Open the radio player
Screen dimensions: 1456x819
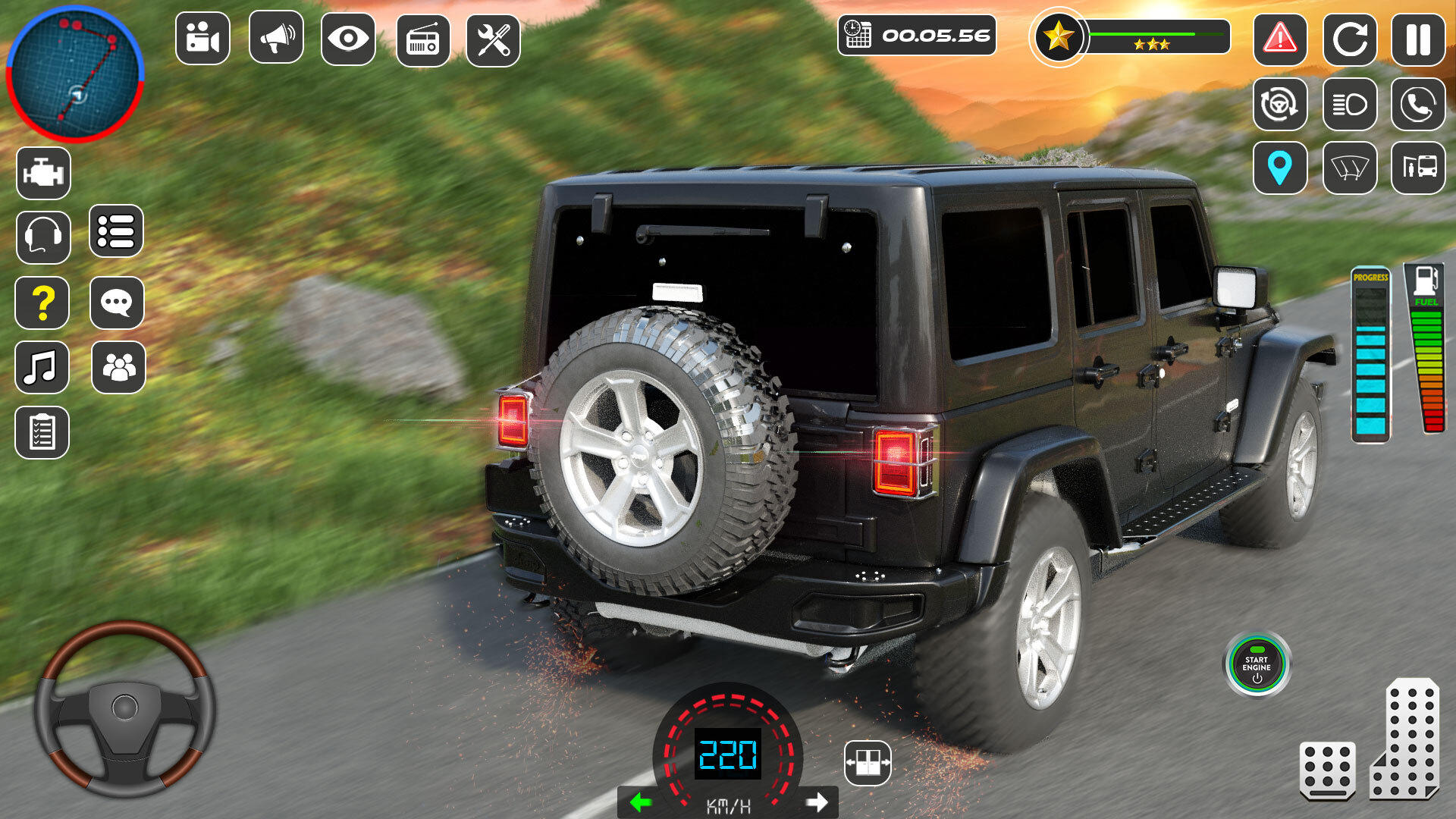(422, 38)
